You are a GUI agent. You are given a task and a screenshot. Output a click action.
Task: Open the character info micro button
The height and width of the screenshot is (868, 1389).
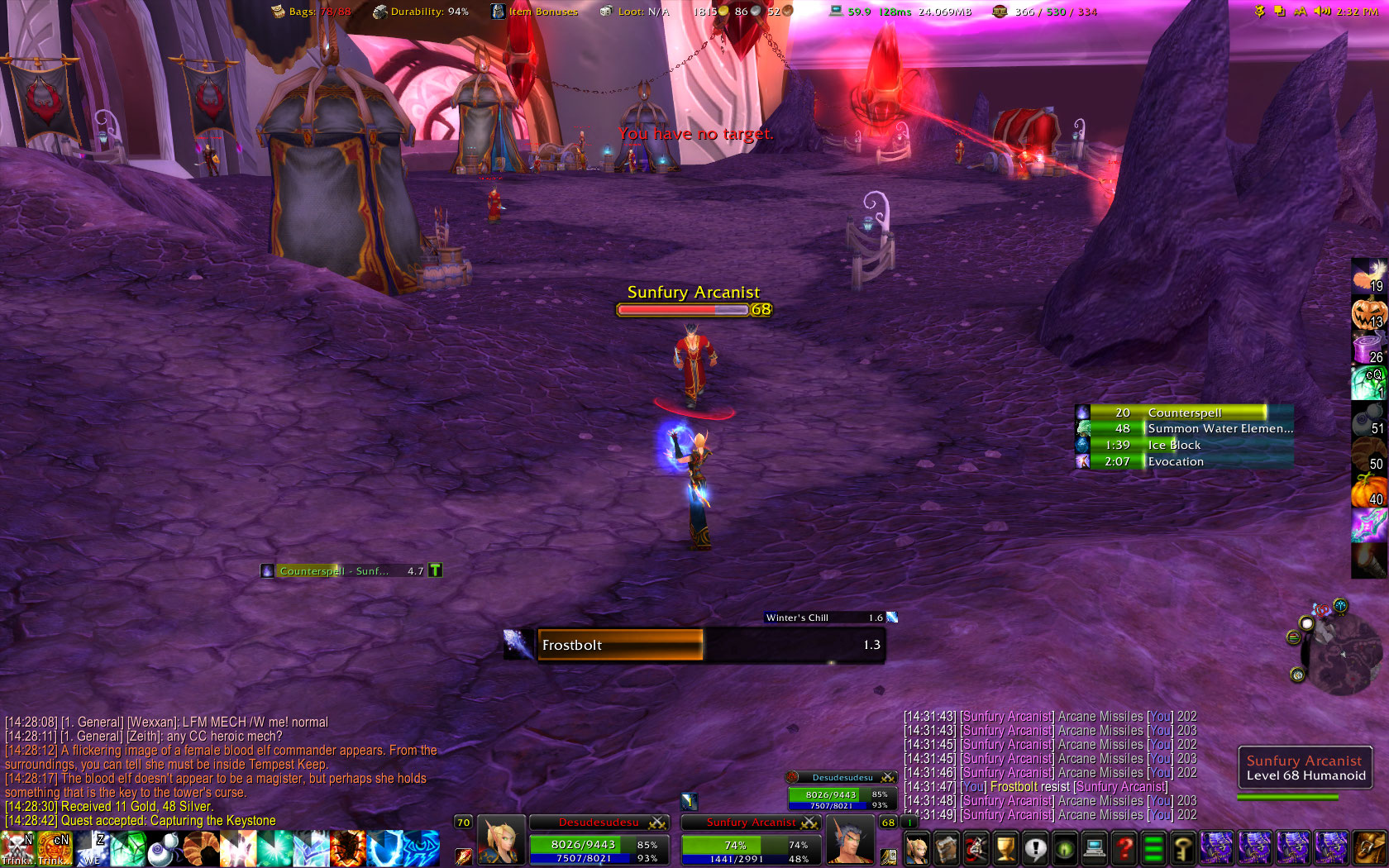[x=916, y=849]
